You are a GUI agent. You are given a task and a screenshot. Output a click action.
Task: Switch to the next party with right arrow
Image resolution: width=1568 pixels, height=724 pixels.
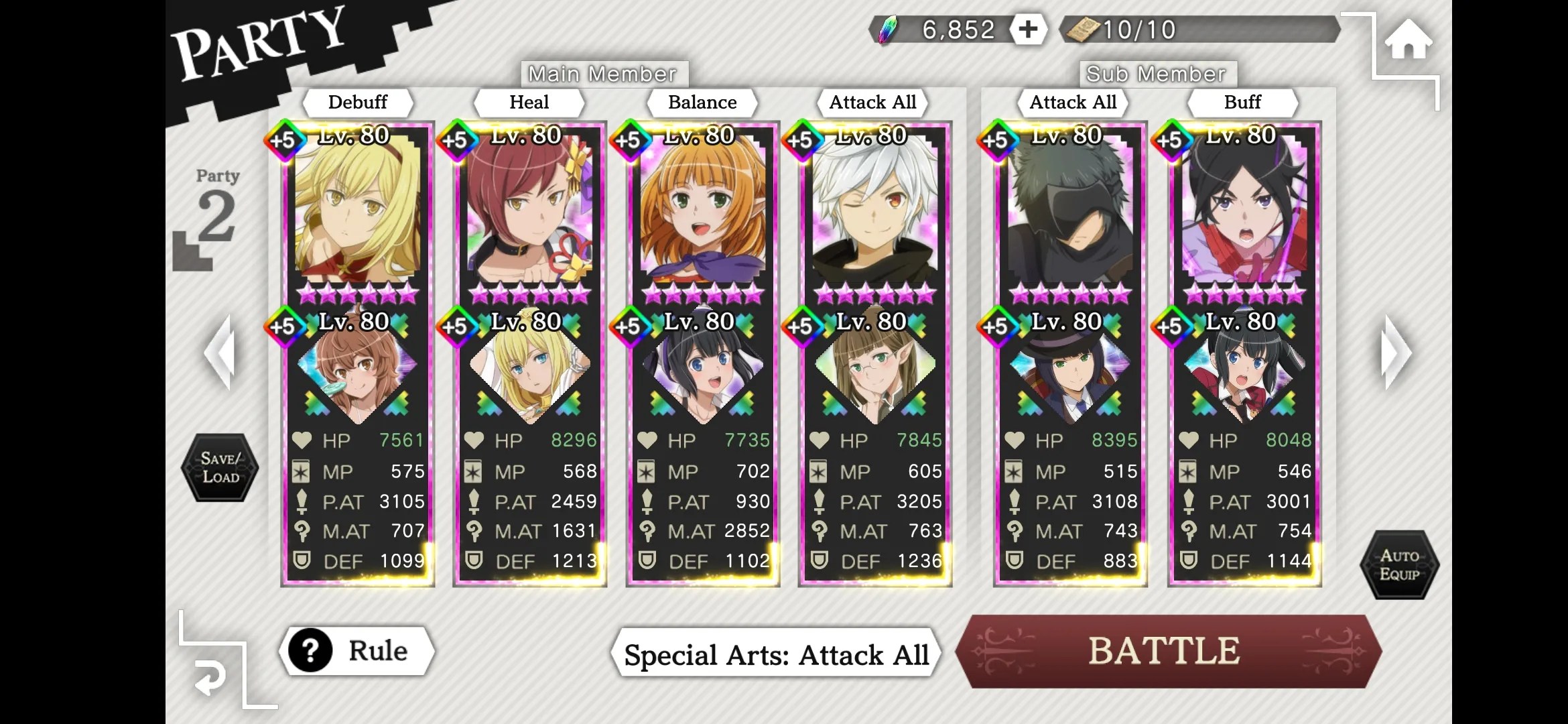click(1396, 352)
